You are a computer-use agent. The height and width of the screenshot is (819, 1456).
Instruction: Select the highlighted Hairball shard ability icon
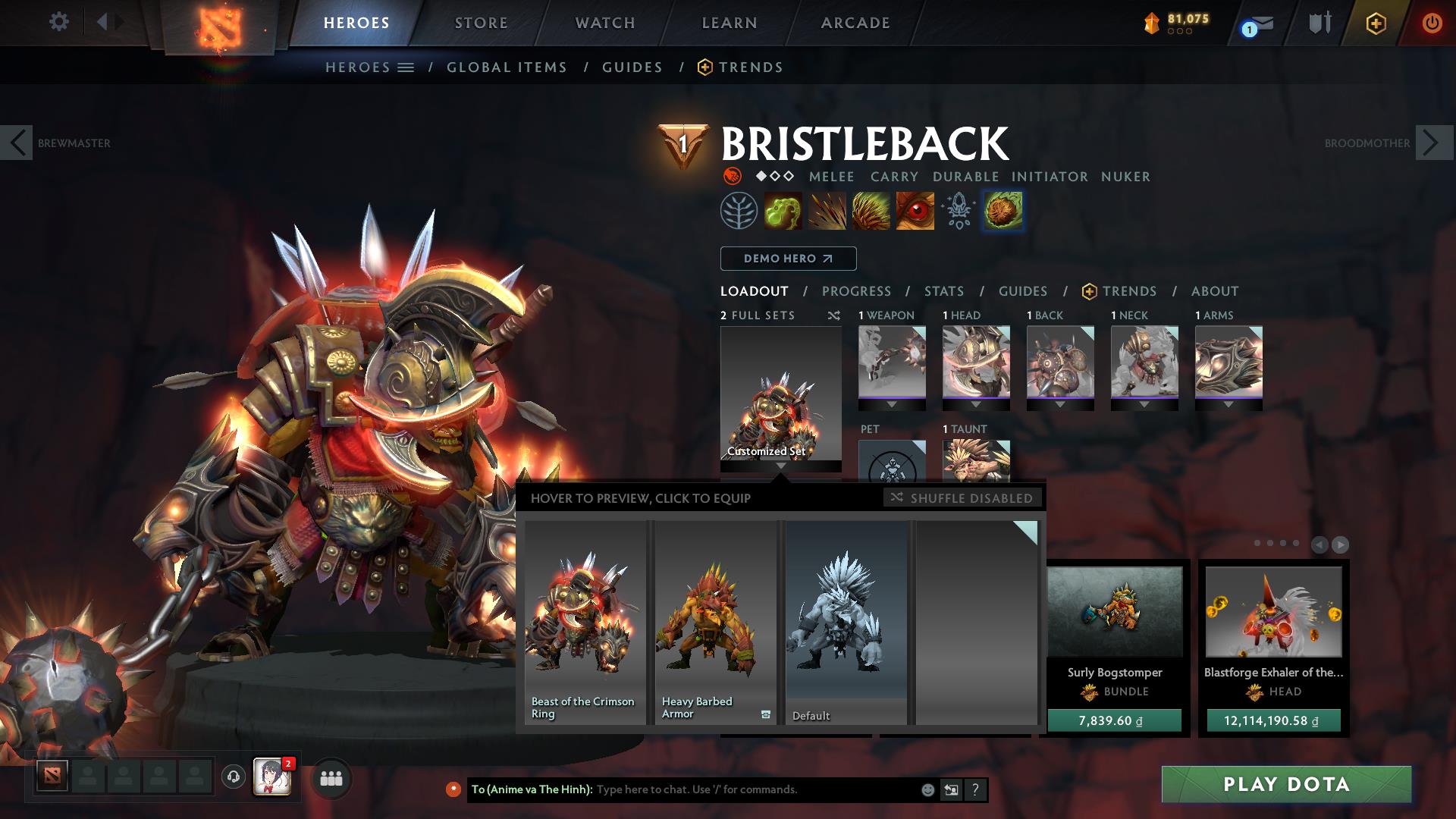[1003, 211]
